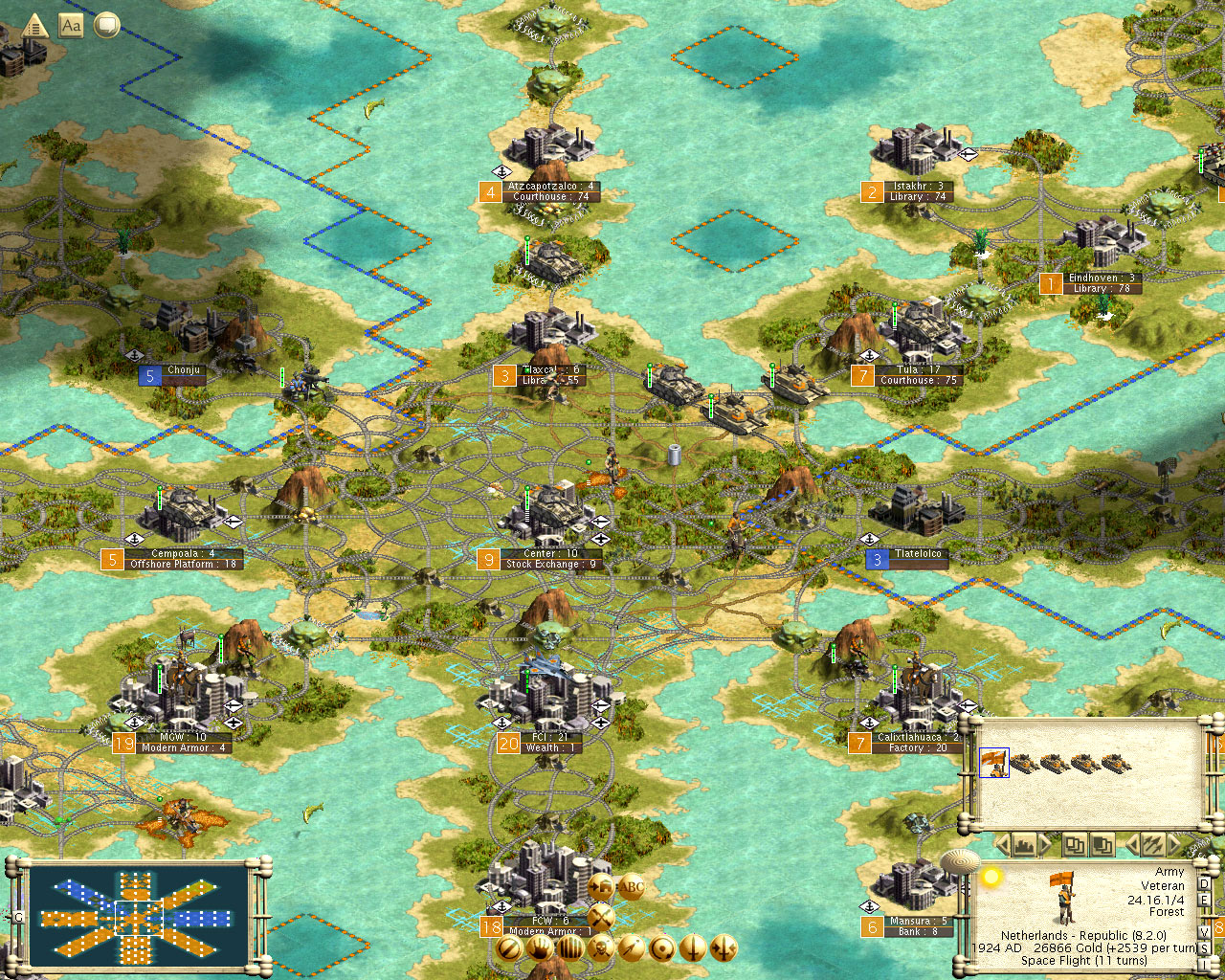Select the hand-shaped Wait order icon

[x=540, y=947]
